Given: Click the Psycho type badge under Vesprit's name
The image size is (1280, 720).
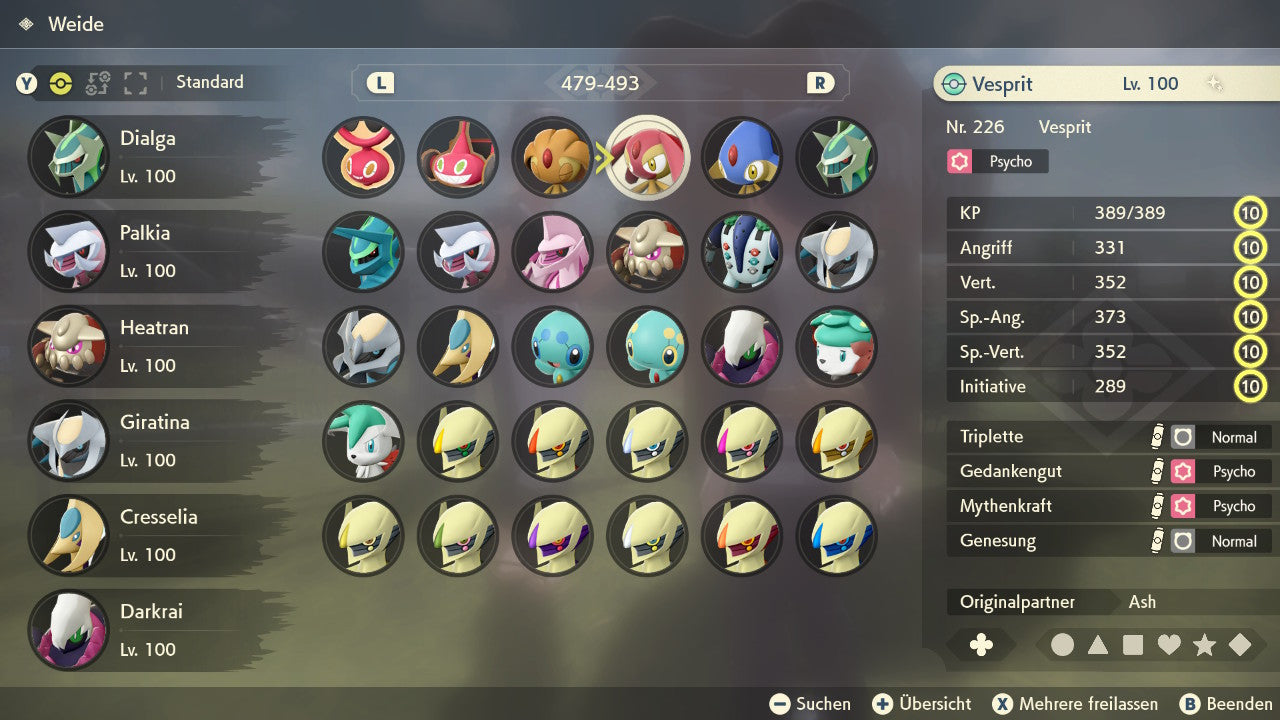Looking at the screenshot, I should point(996,161).
